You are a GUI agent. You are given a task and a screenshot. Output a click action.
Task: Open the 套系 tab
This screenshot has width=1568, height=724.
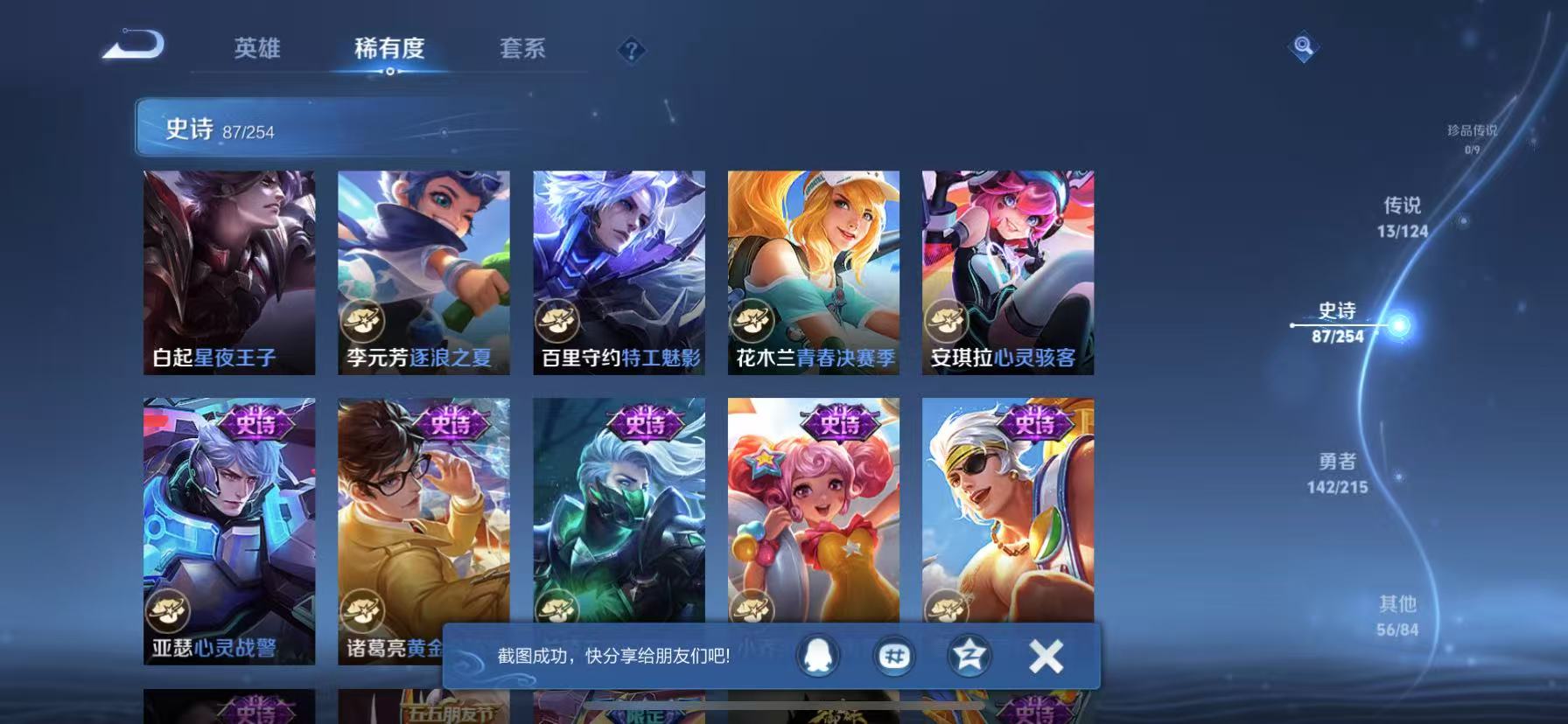[x=521, y=50]
